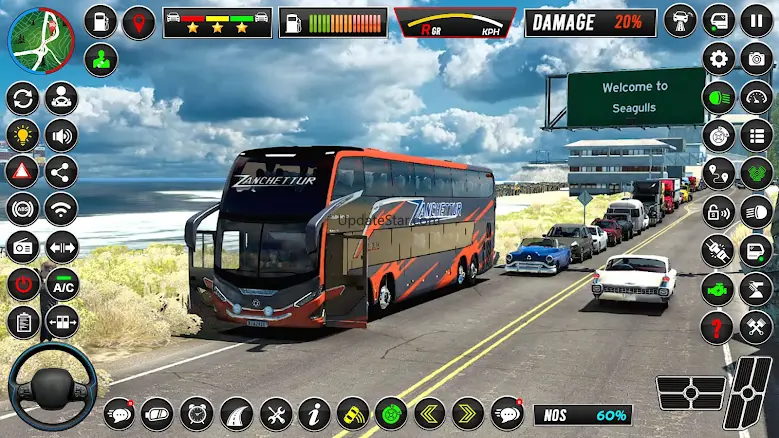Click the yellow light bulb button
Viewport: 779px width, 438px height.
(x=22, y=135)
